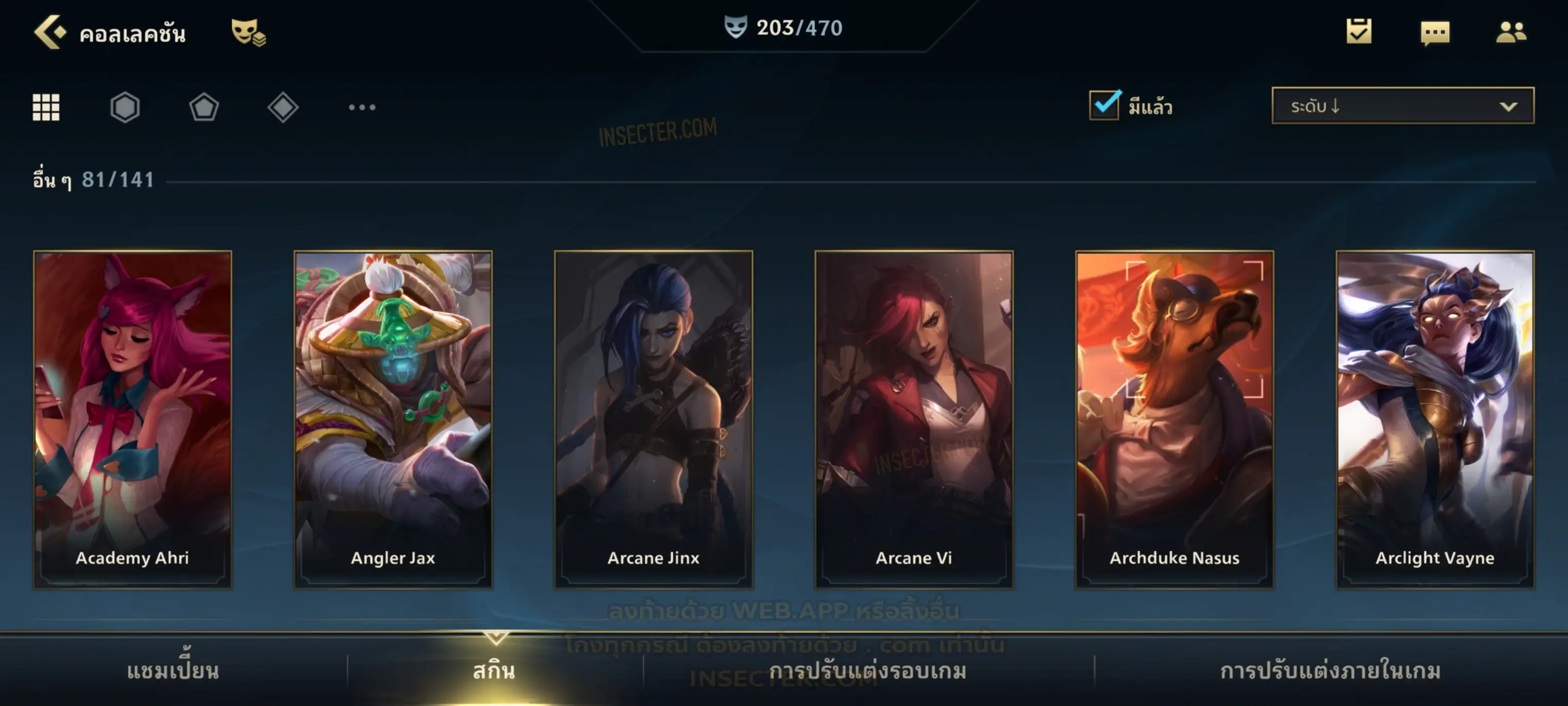Pick the Archduke Nasus skin card
The width and height of the screenshot is (1568, 706).
[1174, 419]
